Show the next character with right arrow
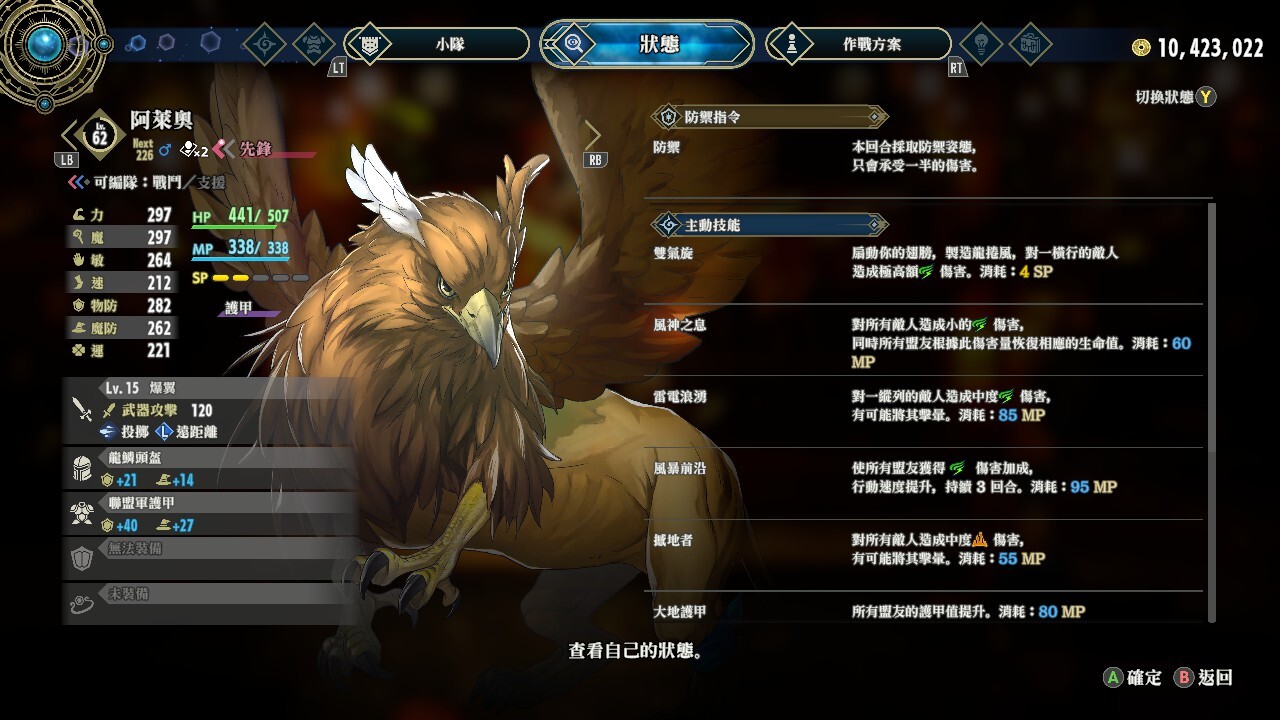The width and height of the screenshot is (1280, 720). (x=593, y=135)
